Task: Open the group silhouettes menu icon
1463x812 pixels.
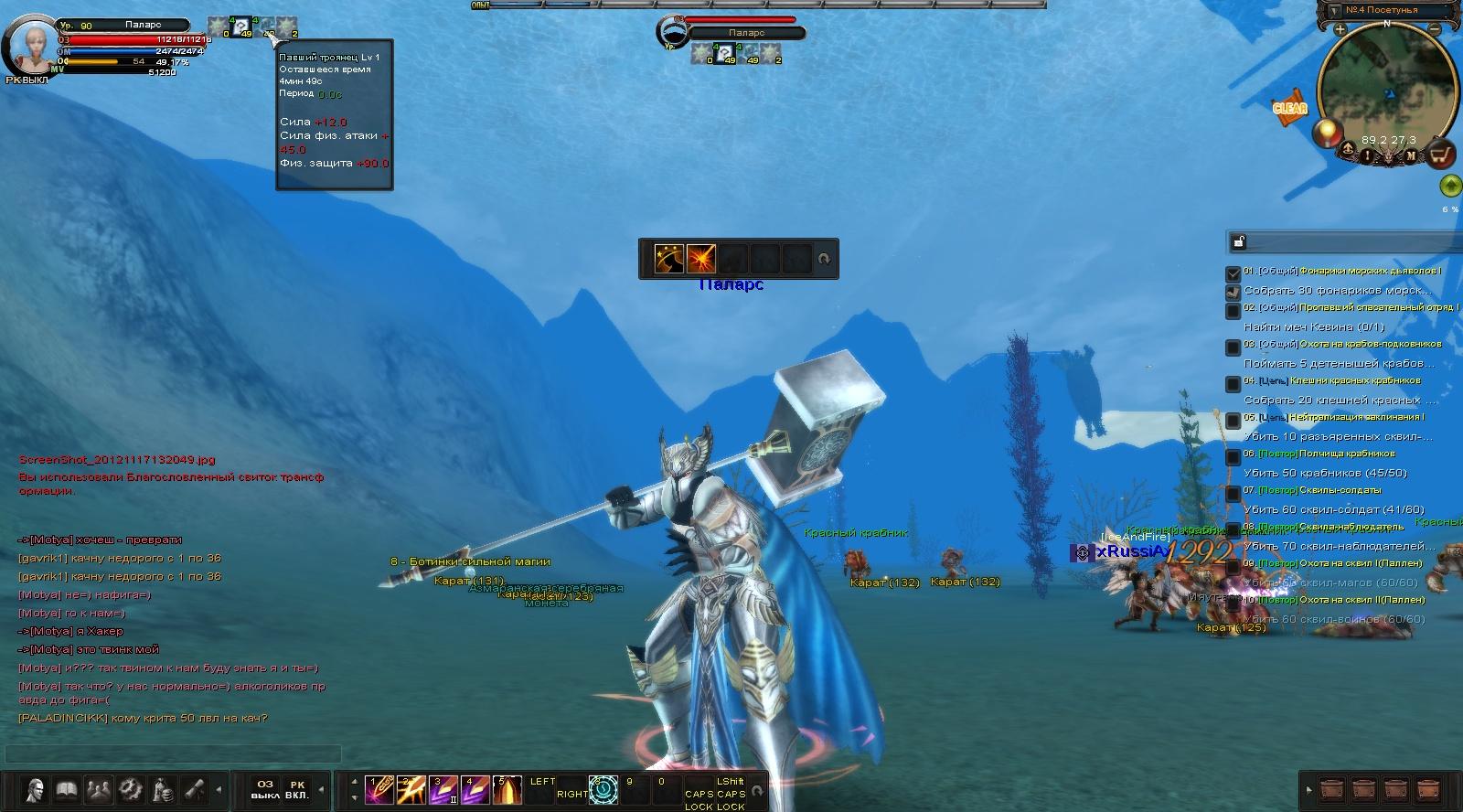Action: [99, 788]
